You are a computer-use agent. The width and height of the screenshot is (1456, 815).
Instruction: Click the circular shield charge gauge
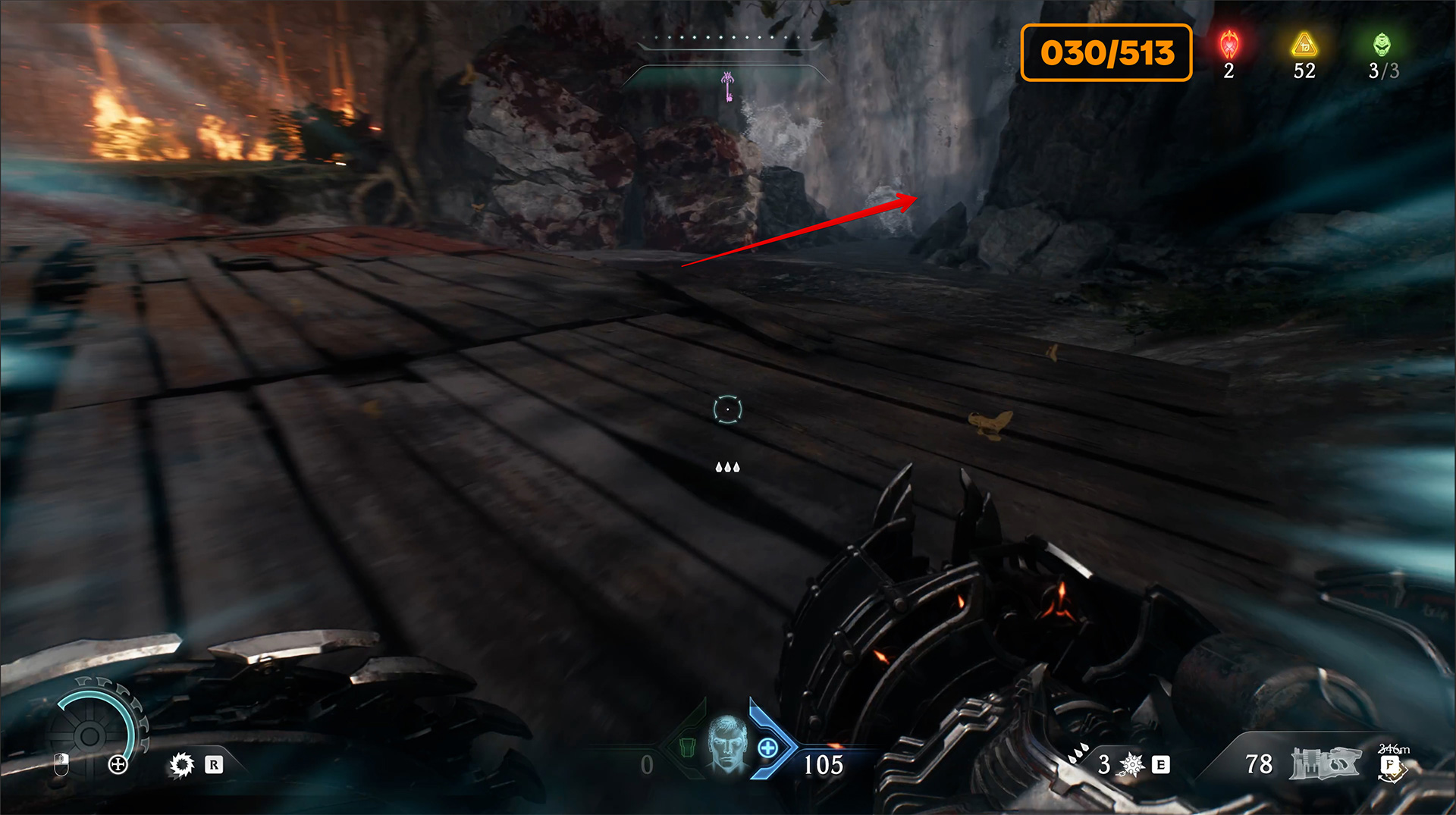91,734
